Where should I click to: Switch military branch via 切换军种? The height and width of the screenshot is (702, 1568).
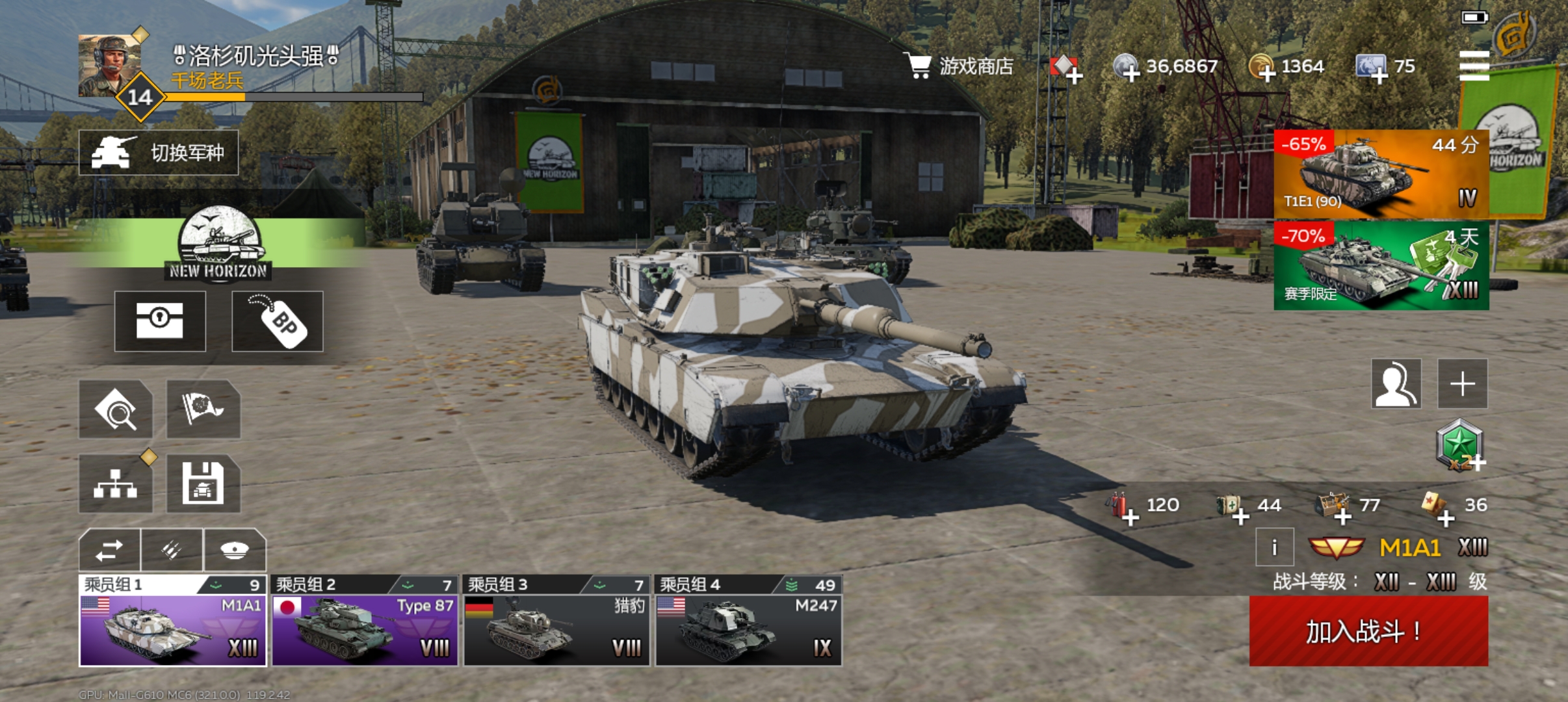(x=159, y=153)
